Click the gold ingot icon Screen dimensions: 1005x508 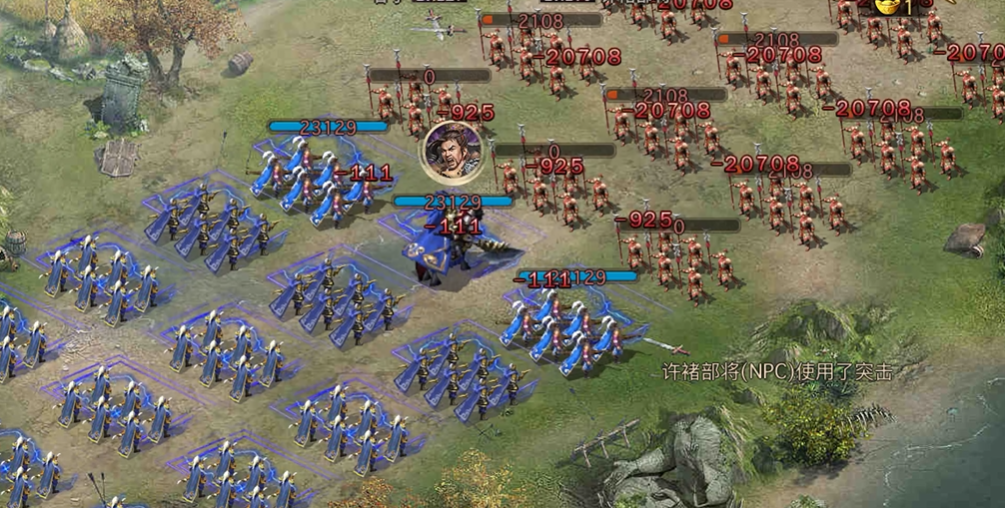click(886, 6)
